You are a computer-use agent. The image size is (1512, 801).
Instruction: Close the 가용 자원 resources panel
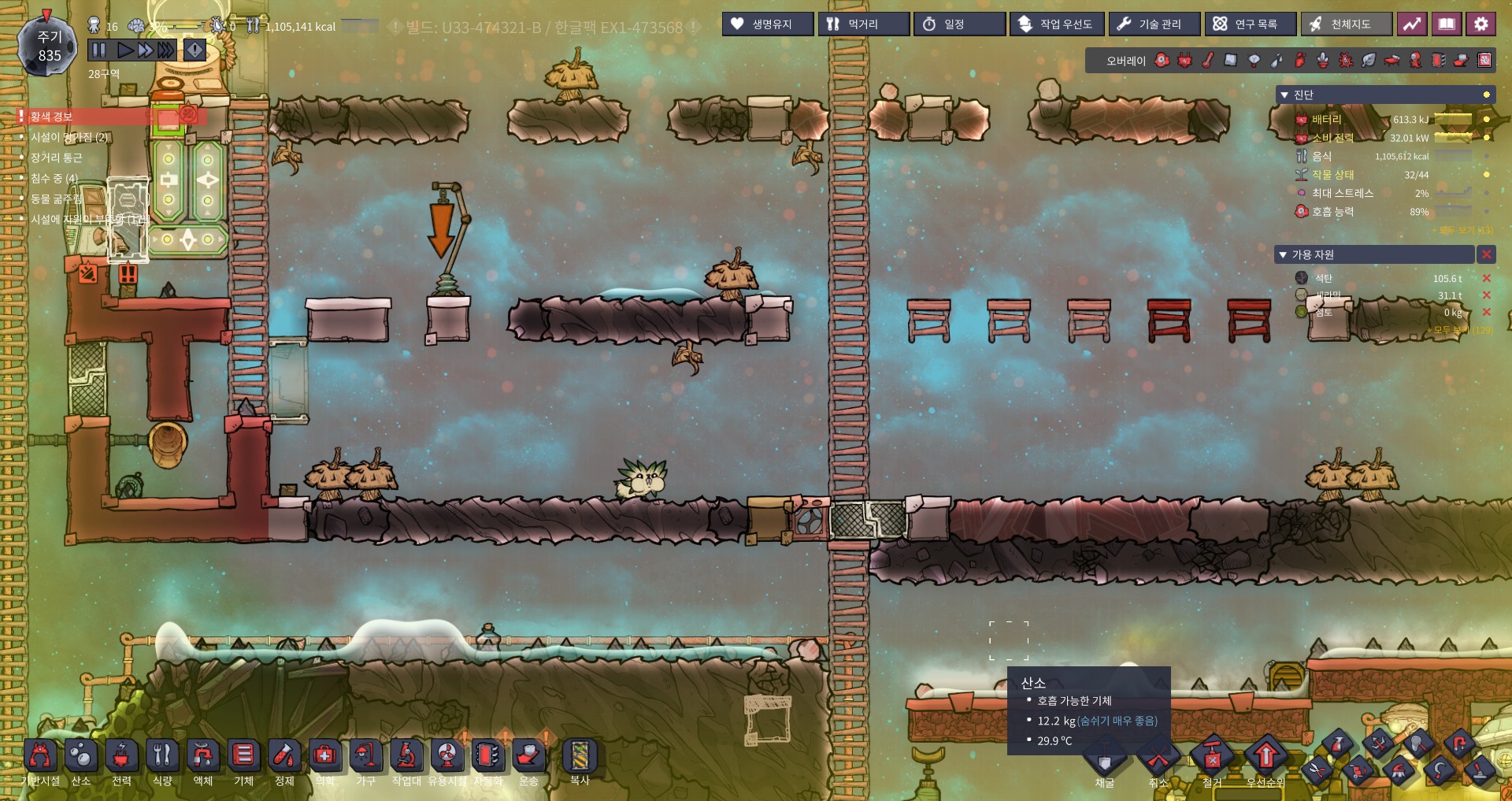point(1485,254)
